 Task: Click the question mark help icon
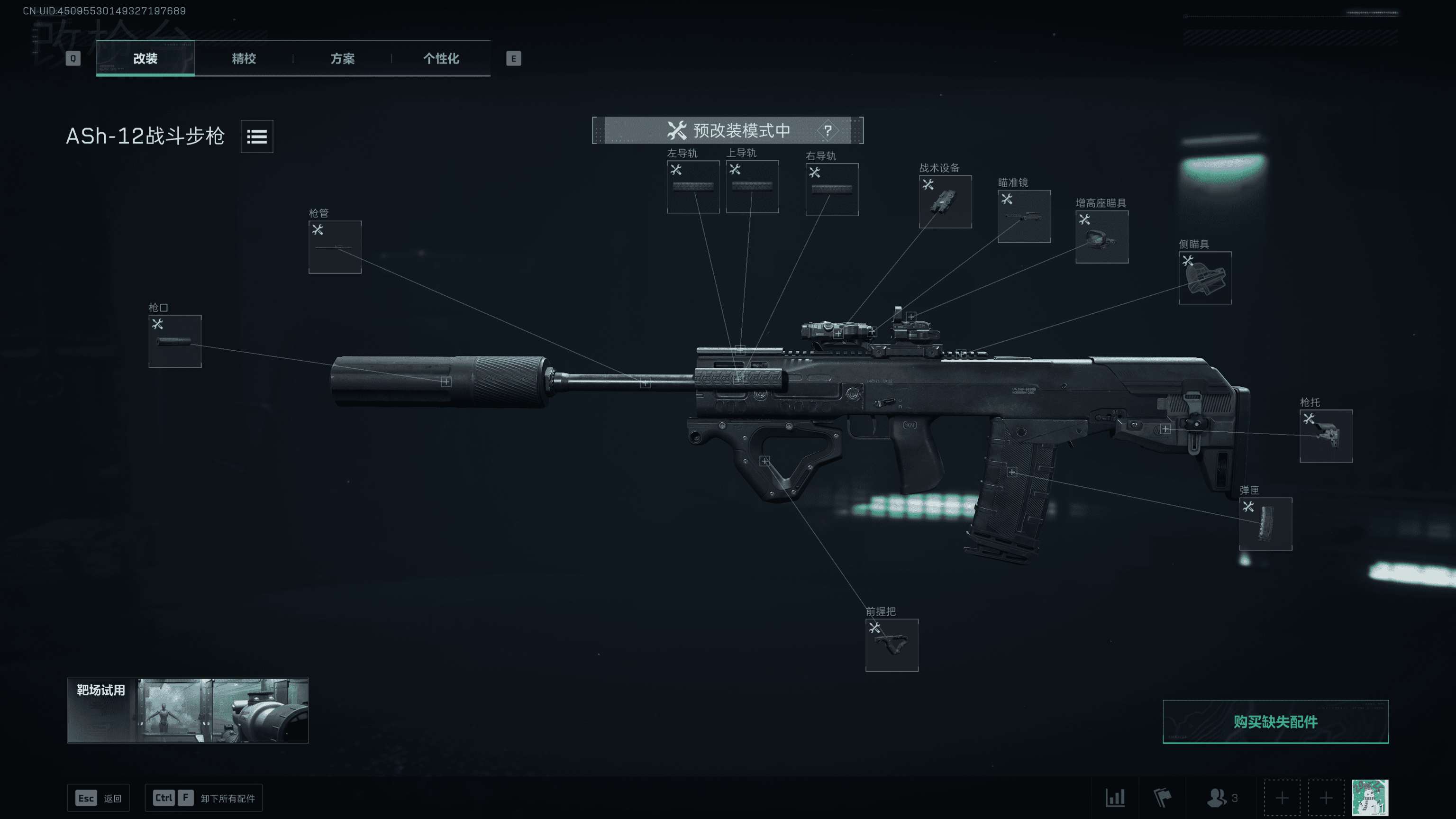point(828,130)
